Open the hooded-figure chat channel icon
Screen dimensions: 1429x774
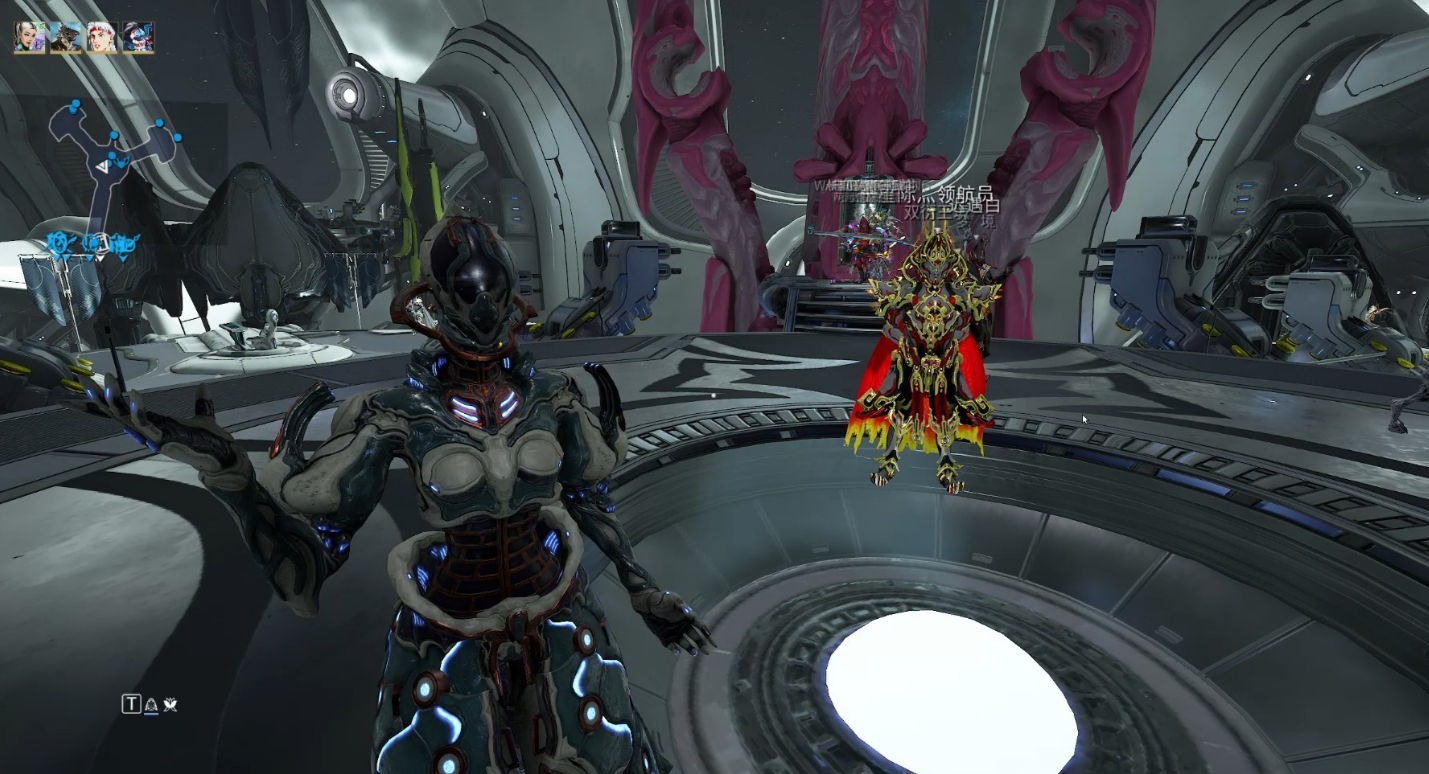[x=151, y=705]
